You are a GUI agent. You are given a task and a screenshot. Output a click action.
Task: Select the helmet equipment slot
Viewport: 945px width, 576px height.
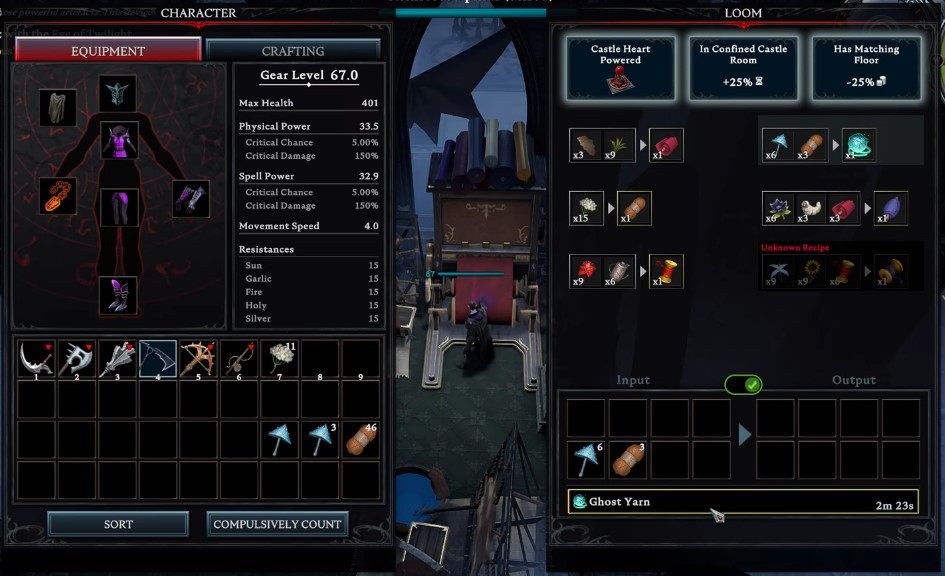coord(118,94)
